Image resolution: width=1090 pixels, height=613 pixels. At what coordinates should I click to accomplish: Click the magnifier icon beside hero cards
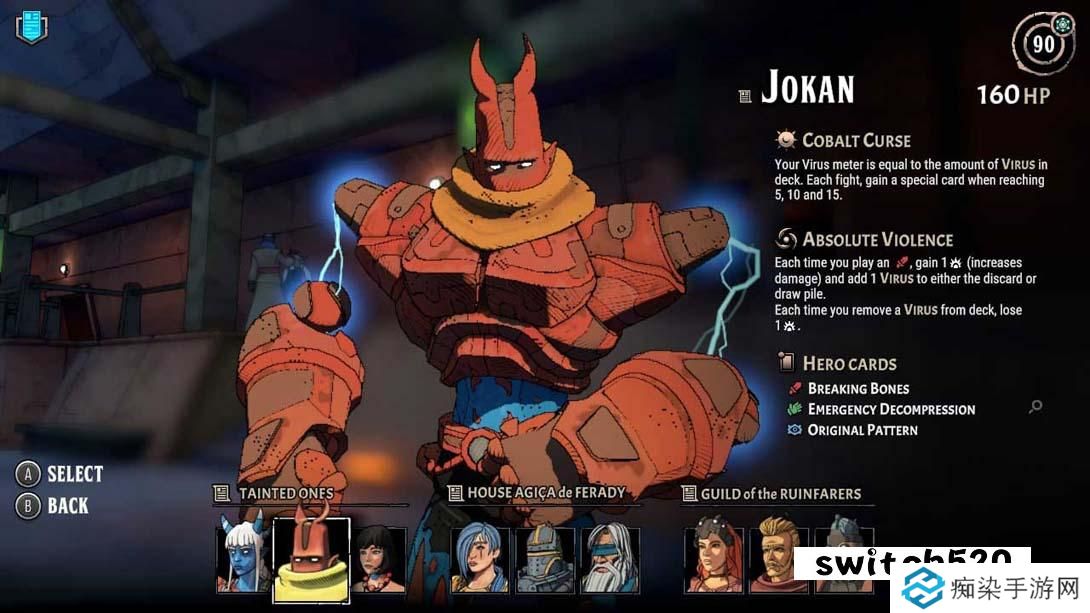point(1035,406)
